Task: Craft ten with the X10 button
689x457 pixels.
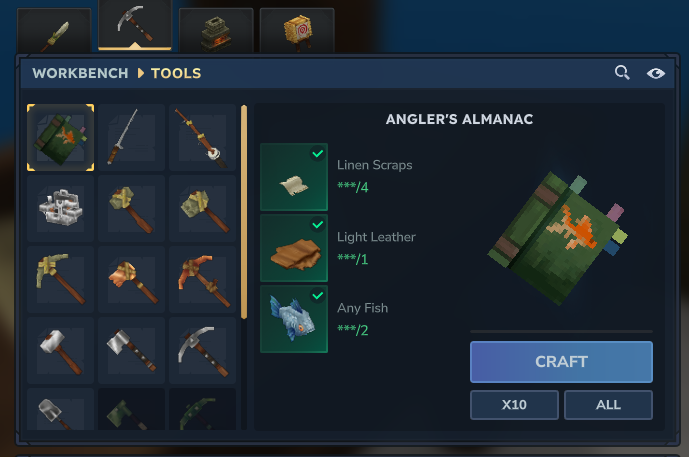Action: [514, 405]
